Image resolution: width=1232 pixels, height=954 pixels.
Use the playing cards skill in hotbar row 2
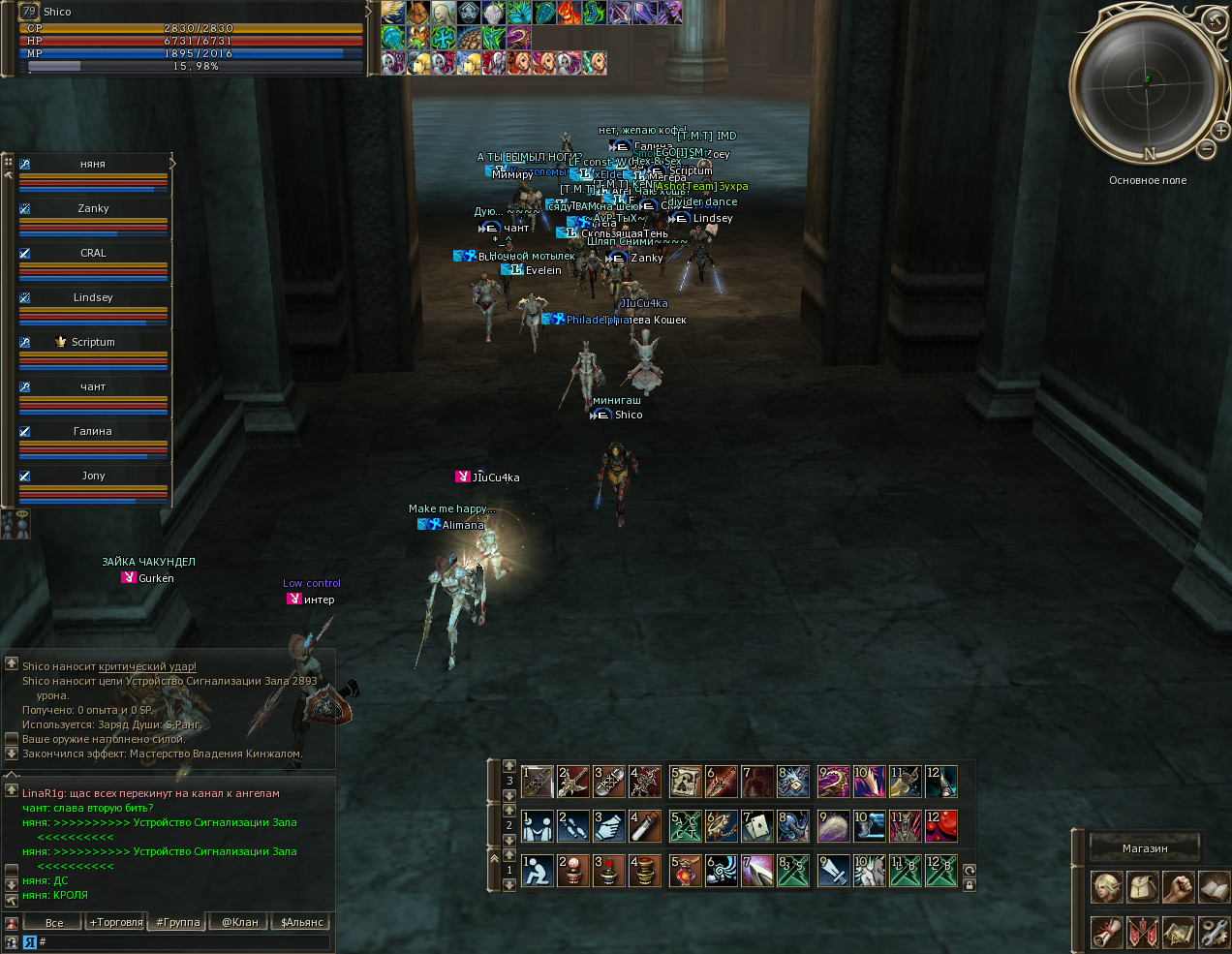(756, 826)
